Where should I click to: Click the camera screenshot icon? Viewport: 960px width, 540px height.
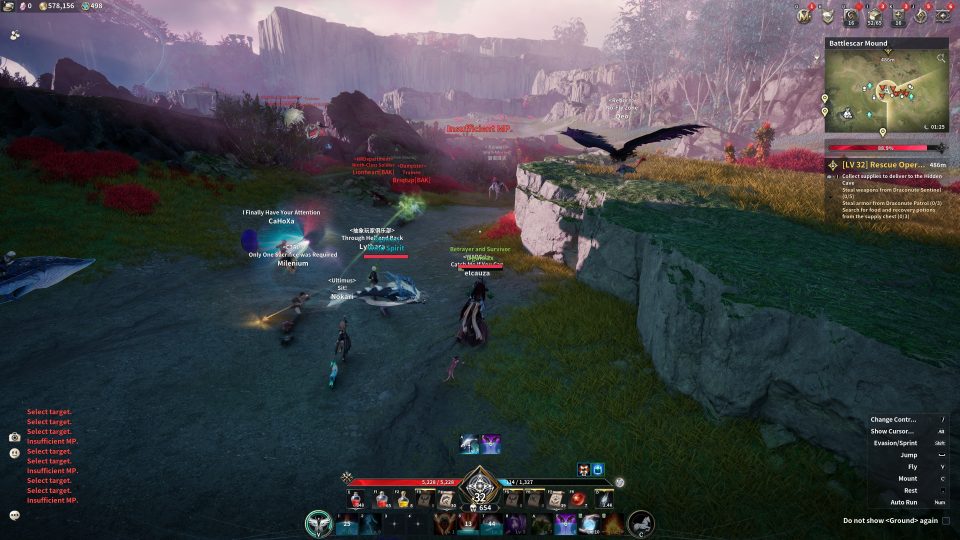pos(15,437)
